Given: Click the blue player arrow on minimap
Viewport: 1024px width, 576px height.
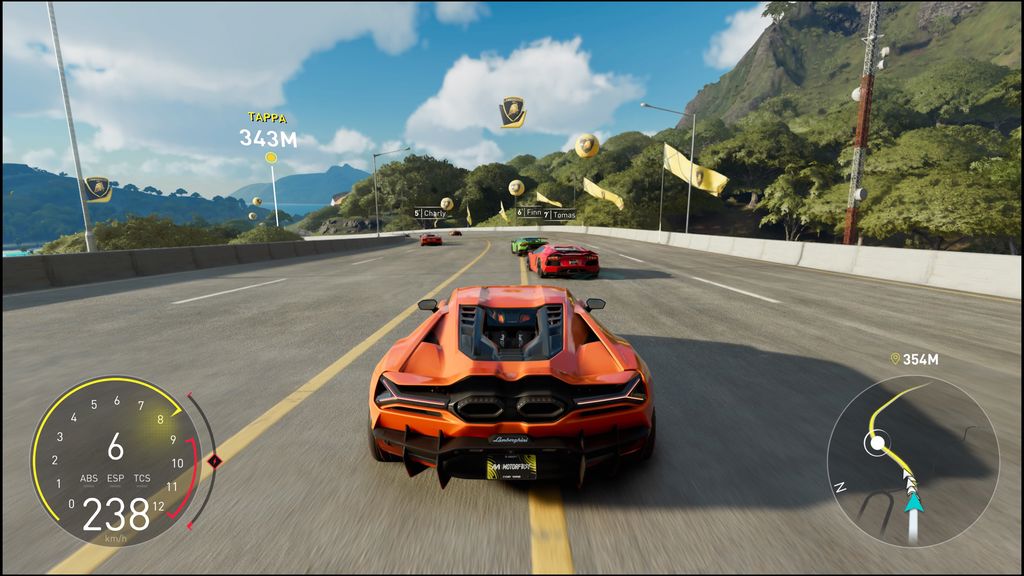Looking at the screenshot, I should [912, 503].
